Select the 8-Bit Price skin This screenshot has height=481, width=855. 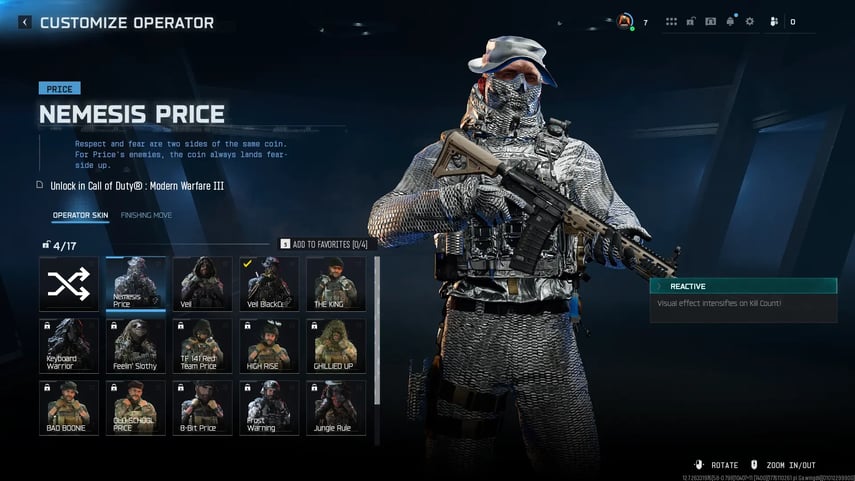click(x=202, y=408)
